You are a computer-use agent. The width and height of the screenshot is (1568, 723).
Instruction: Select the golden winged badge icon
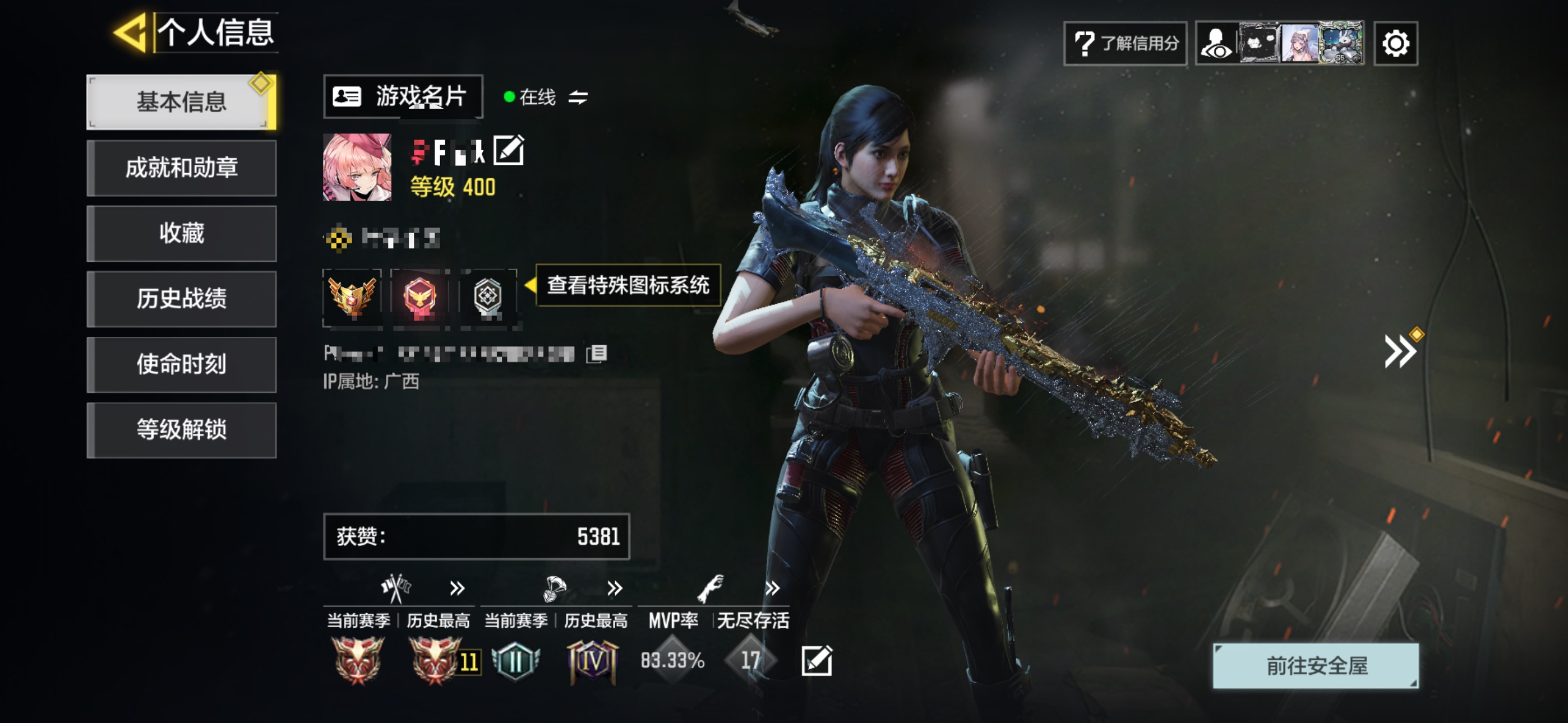pos(352,298)
